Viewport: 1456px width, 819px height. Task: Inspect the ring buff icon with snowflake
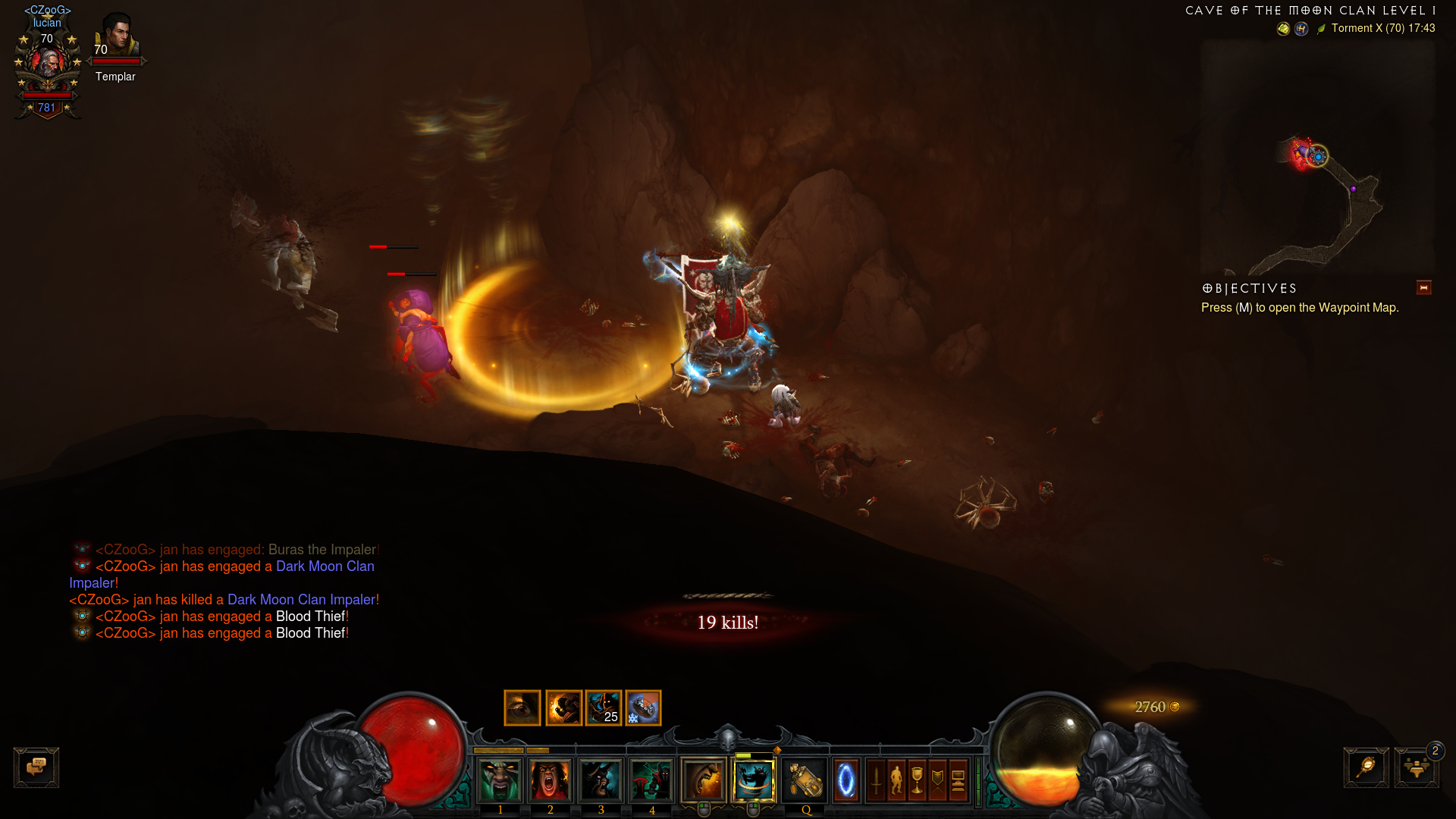643,708
